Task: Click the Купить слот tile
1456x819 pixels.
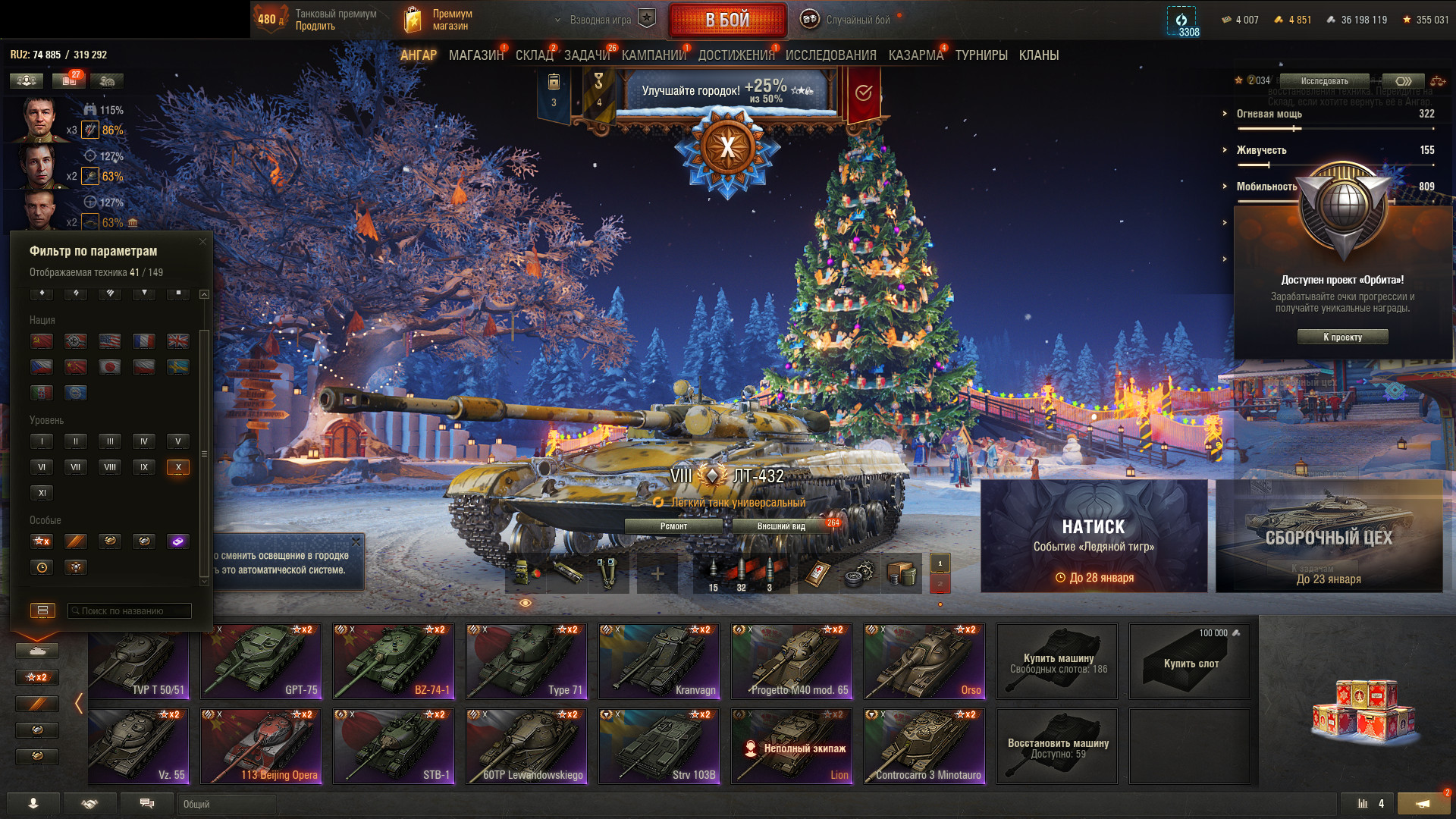Action: click(1189, 661)
